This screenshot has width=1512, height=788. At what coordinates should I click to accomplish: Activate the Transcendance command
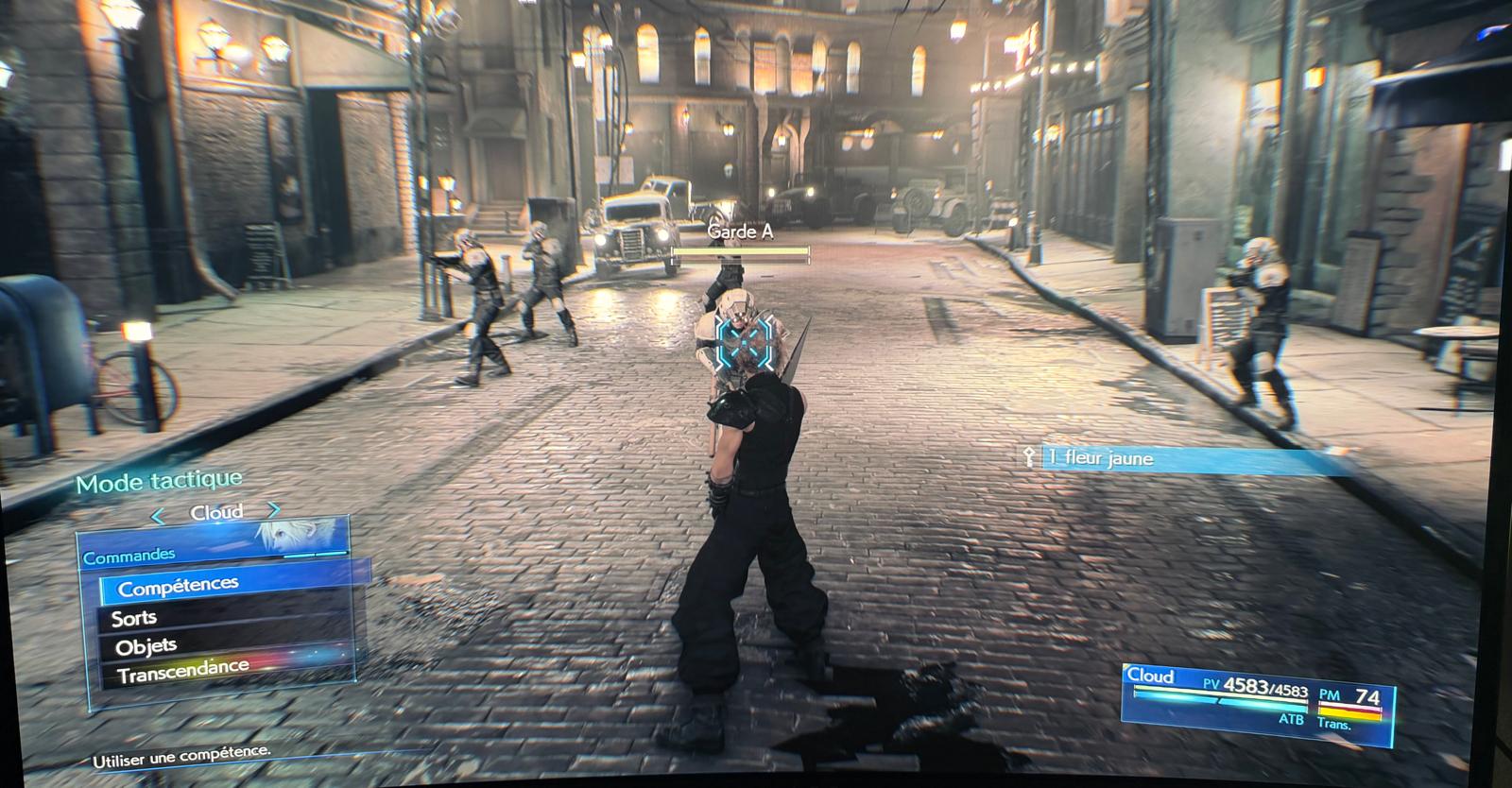coord(183,672)
